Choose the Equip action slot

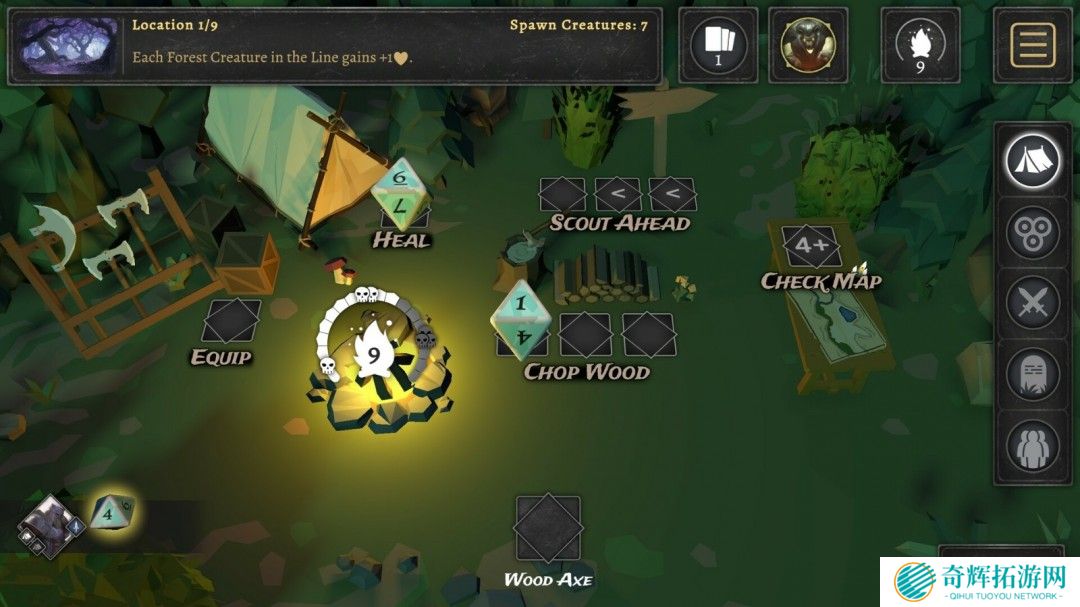point(231,322)
